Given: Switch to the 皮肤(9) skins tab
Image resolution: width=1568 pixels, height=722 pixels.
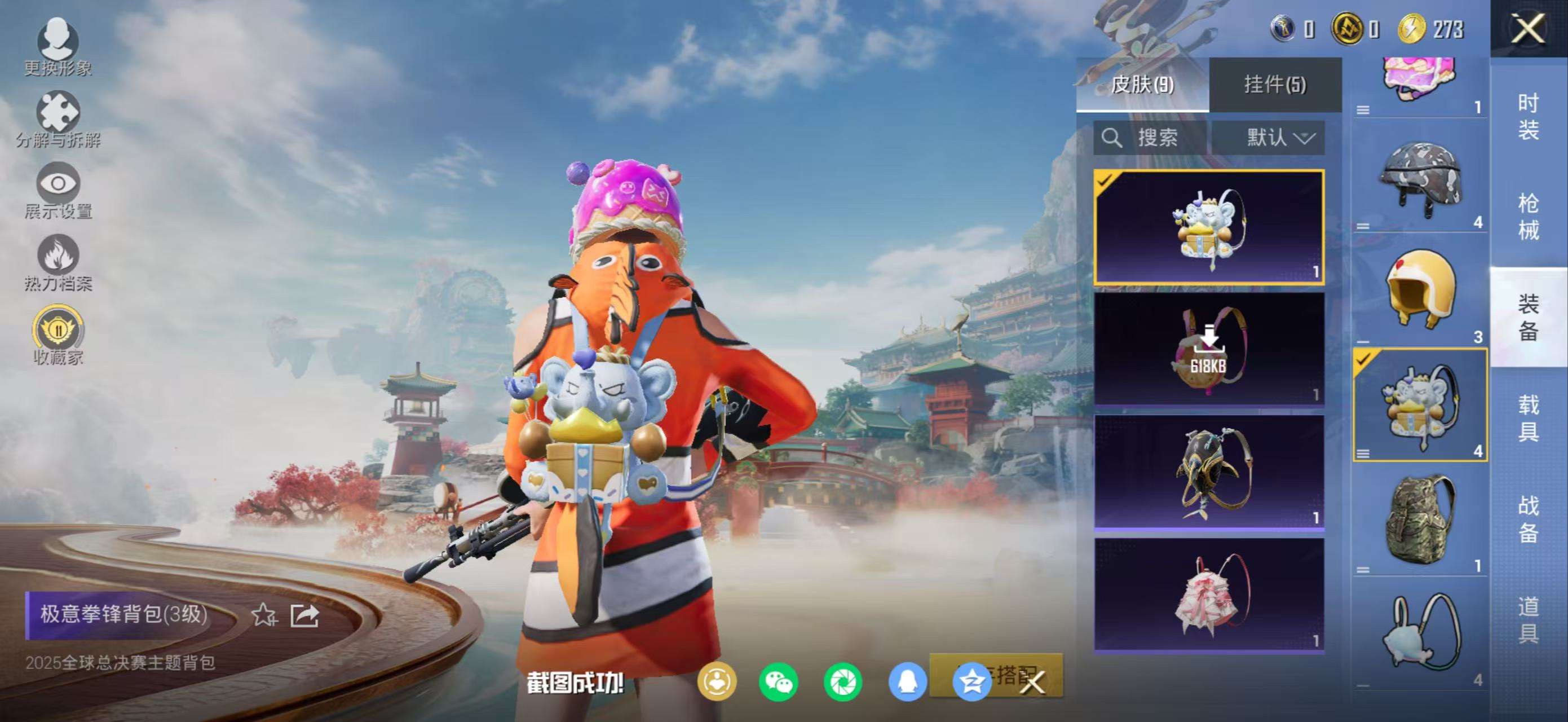Looking at the screenshot, I should (x=1142, y=85).
